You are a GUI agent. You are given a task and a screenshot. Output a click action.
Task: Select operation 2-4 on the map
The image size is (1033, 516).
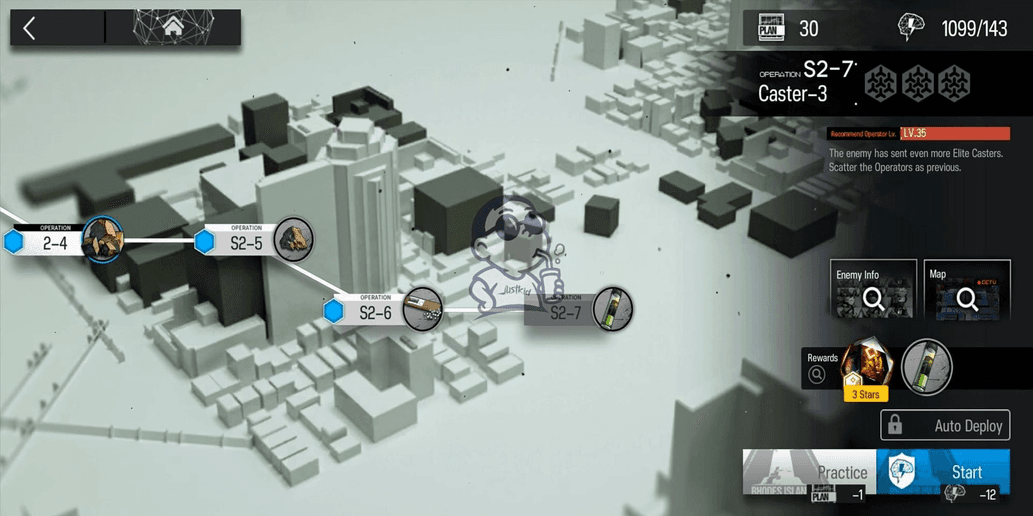[x=55, y=241]
